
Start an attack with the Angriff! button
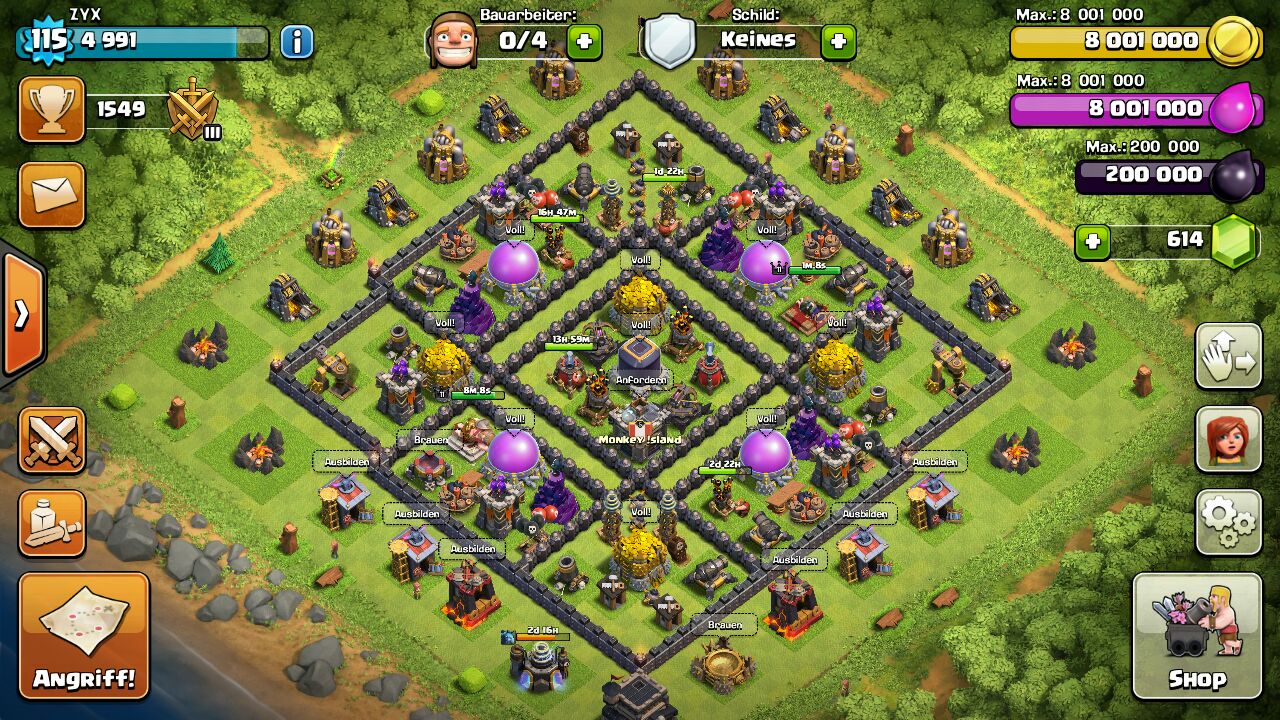84,635
